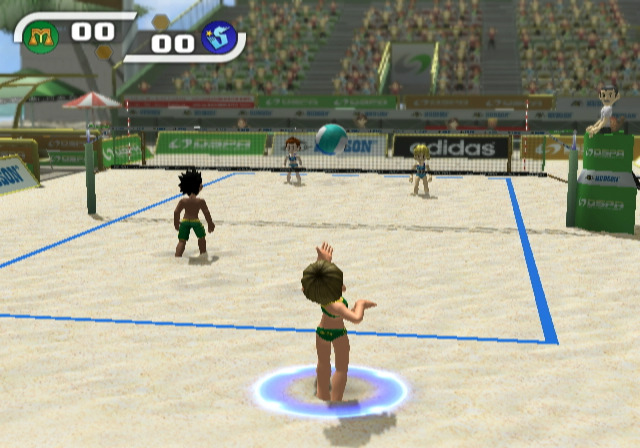Click the green team emblem on the scoreboard

tap(41, 37)
